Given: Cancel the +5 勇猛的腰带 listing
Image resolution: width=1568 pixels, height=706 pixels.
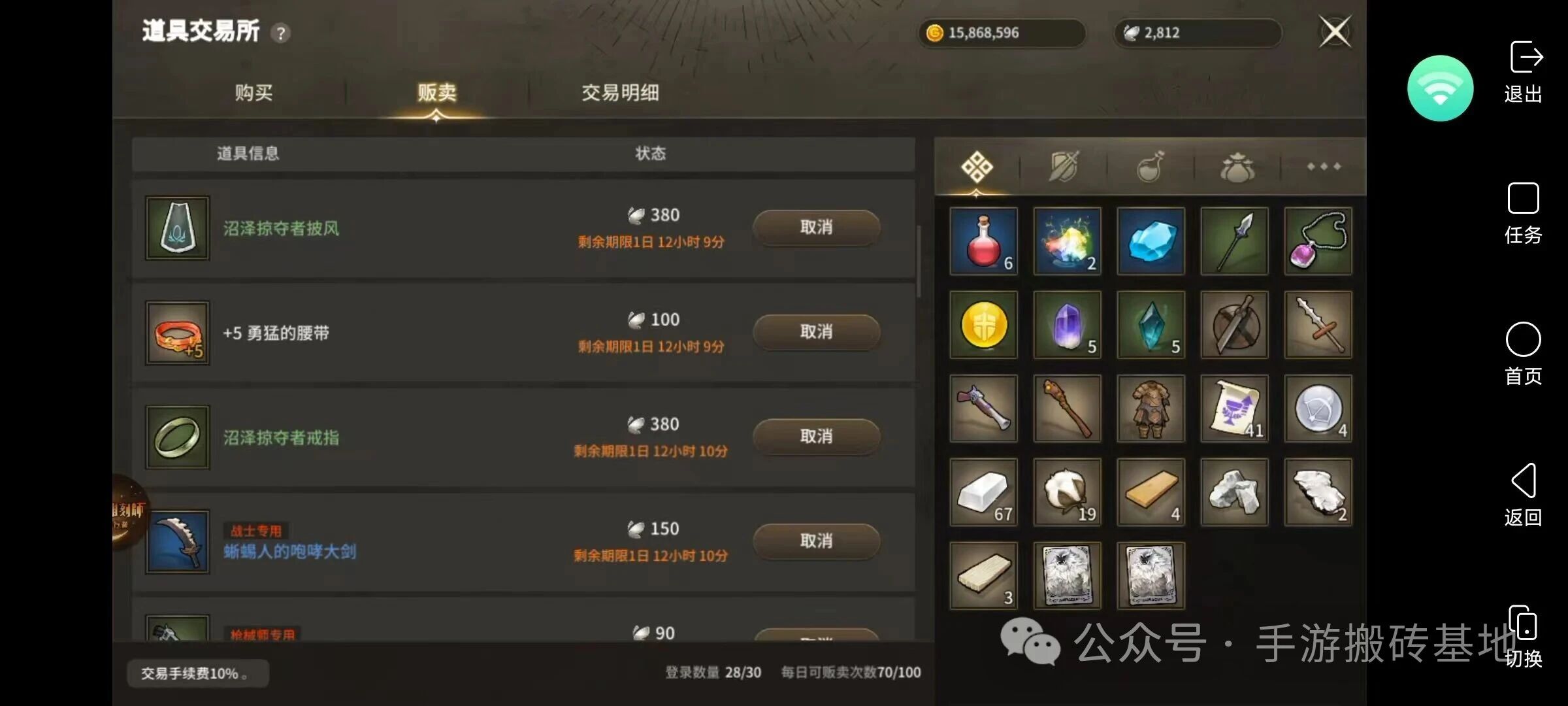Looking at the screenshot, I should 816,332.
